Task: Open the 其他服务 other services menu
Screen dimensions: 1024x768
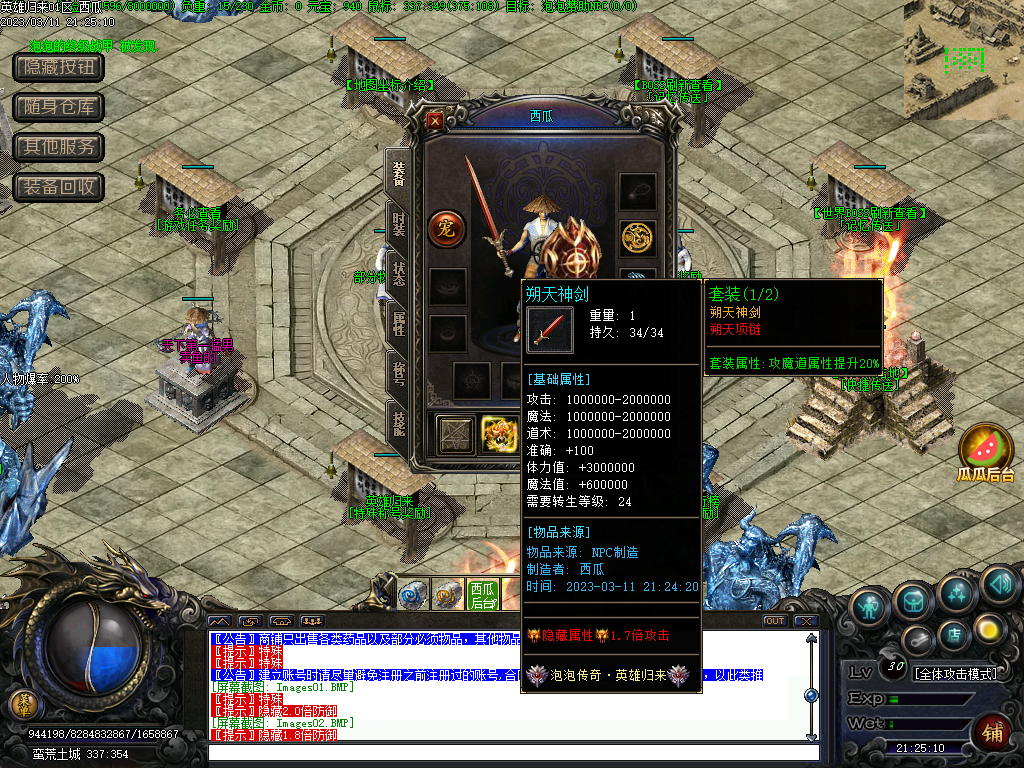Action: coord(59,147)
